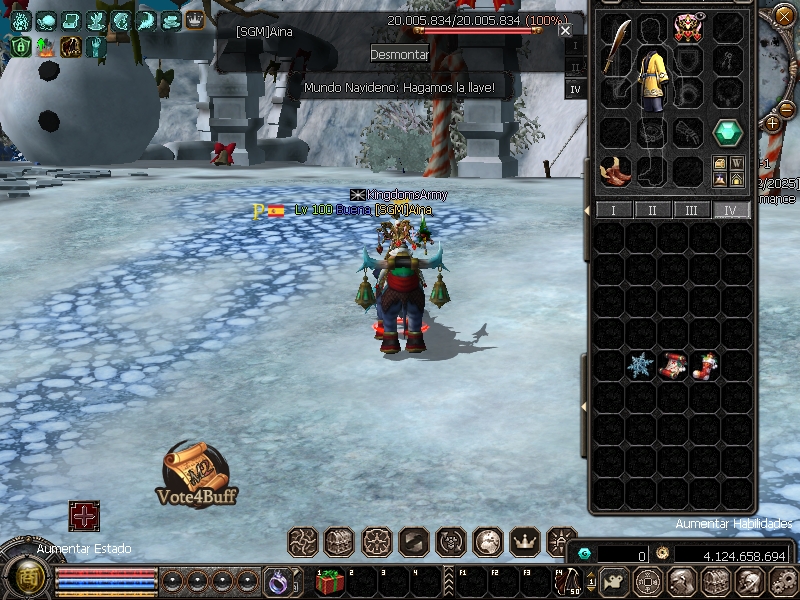Close the [SGM]Aina target window

tap(566, 30)
